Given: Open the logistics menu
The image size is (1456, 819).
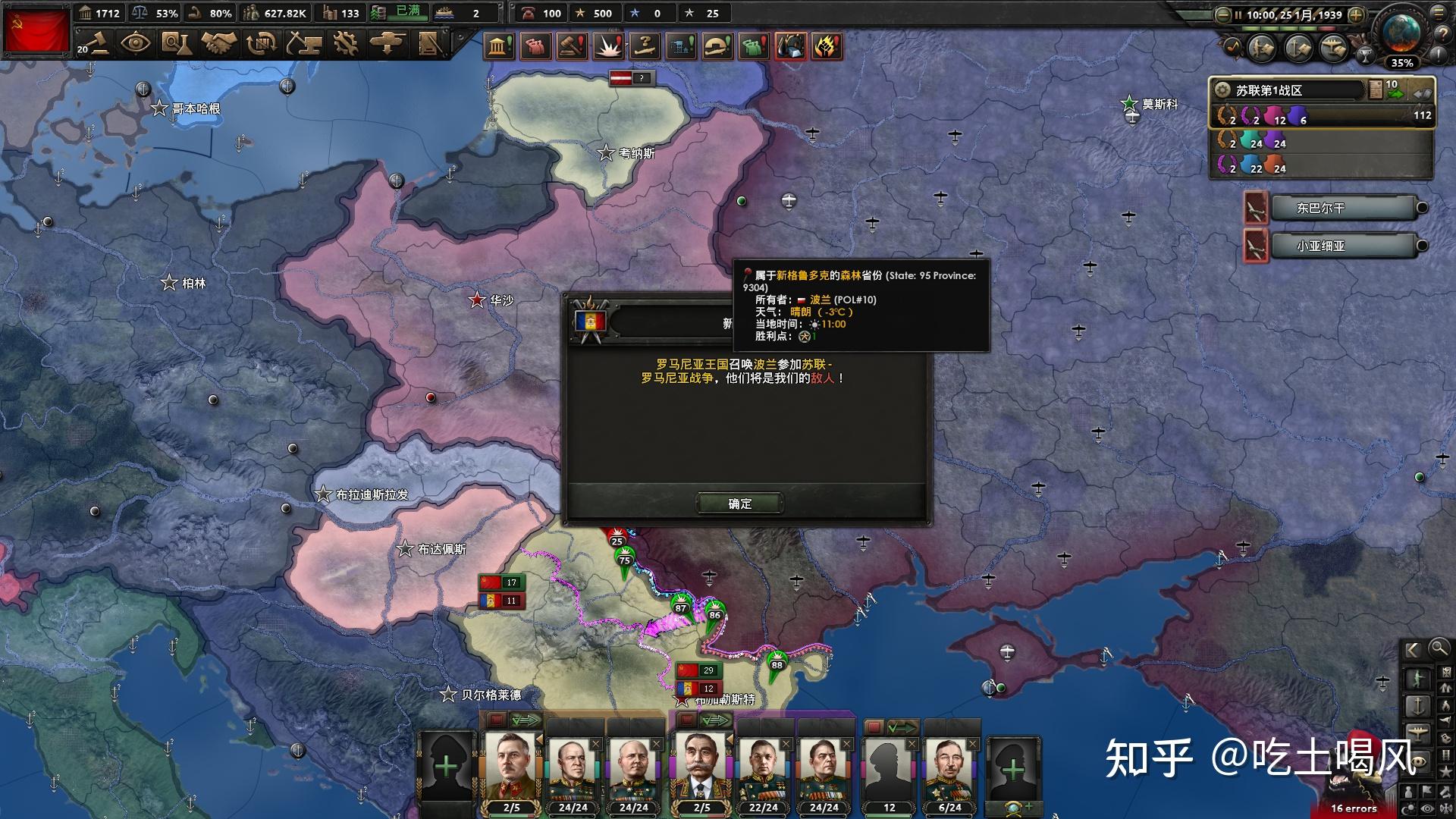Looking at the screenshot, I should coord(430,43).
